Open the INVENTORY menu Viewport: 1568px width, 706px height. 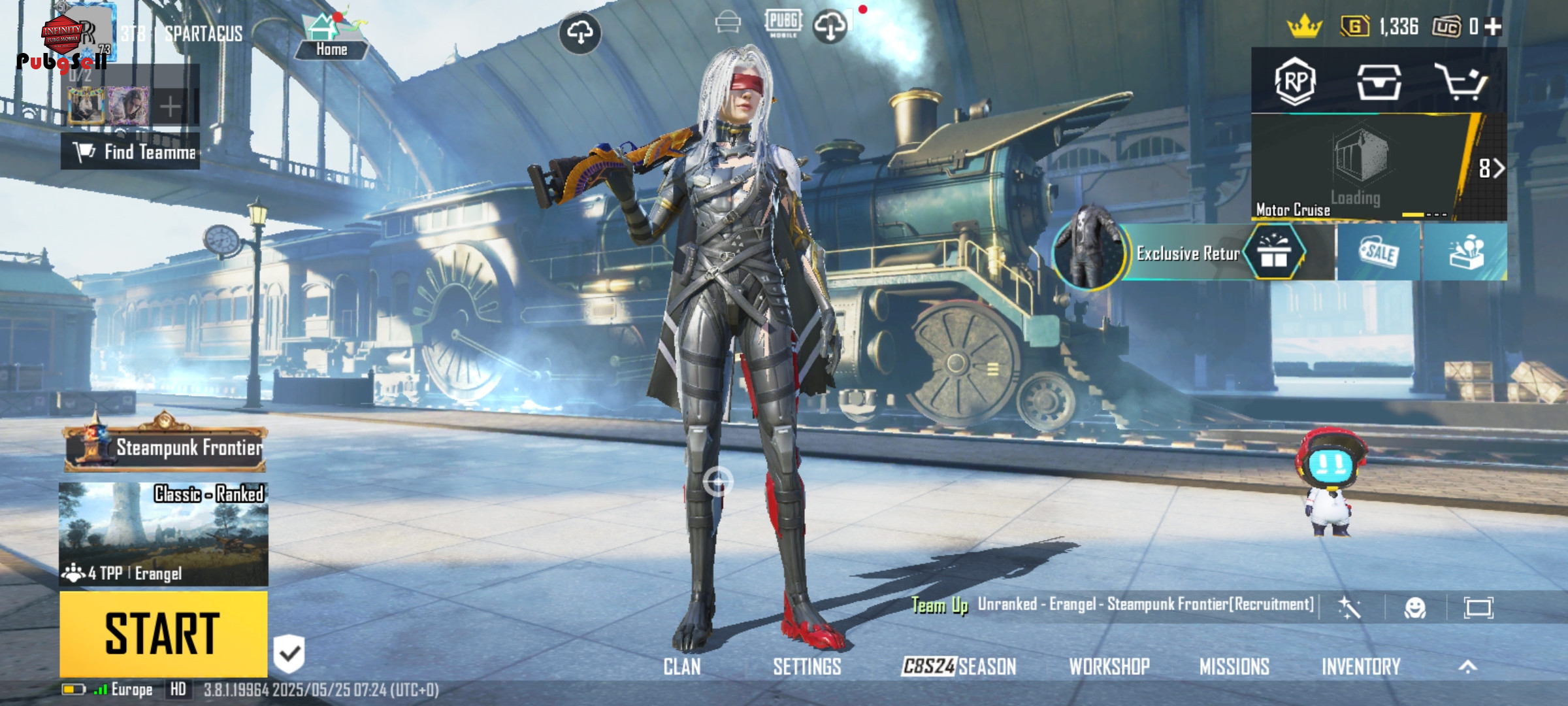coord(1361,667)
